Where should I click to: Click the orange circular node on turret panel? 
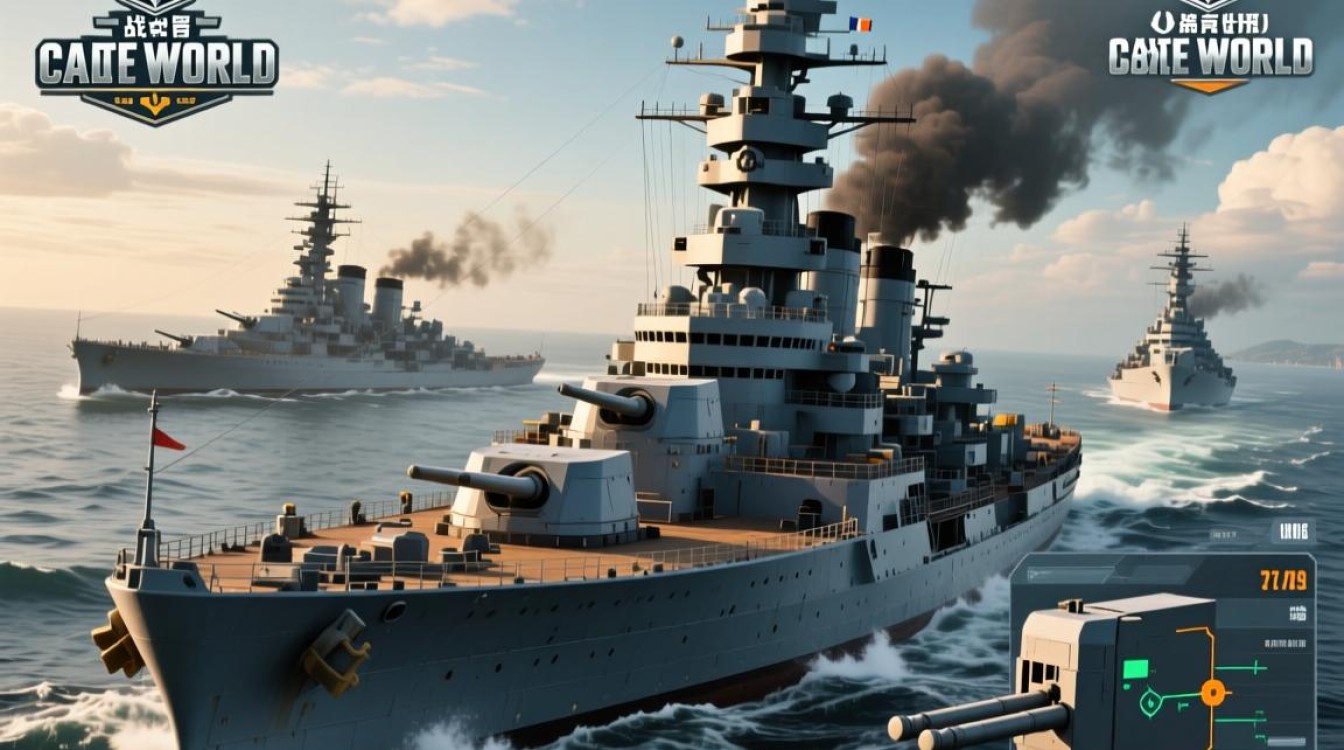tap(1213, 692)
